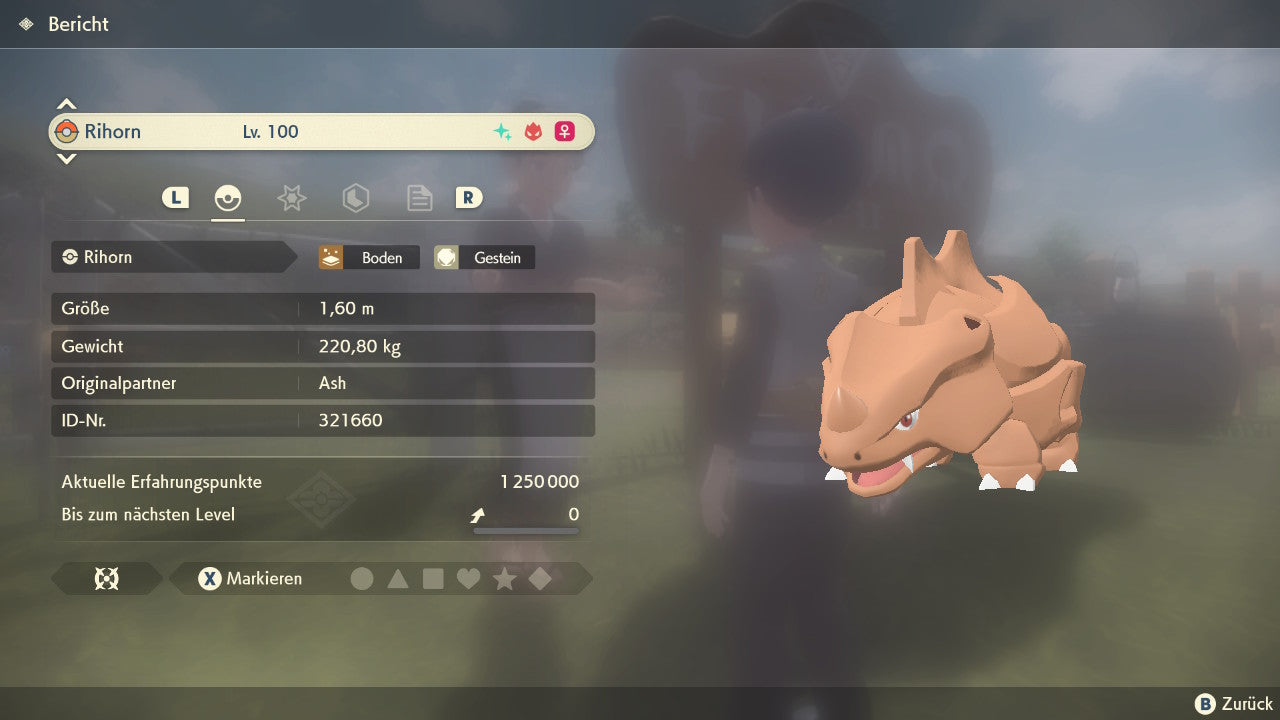Viewport: 1280px width, 720px height.
Task: Open the hexagon shield tab
Action: (x=355, y=198)
